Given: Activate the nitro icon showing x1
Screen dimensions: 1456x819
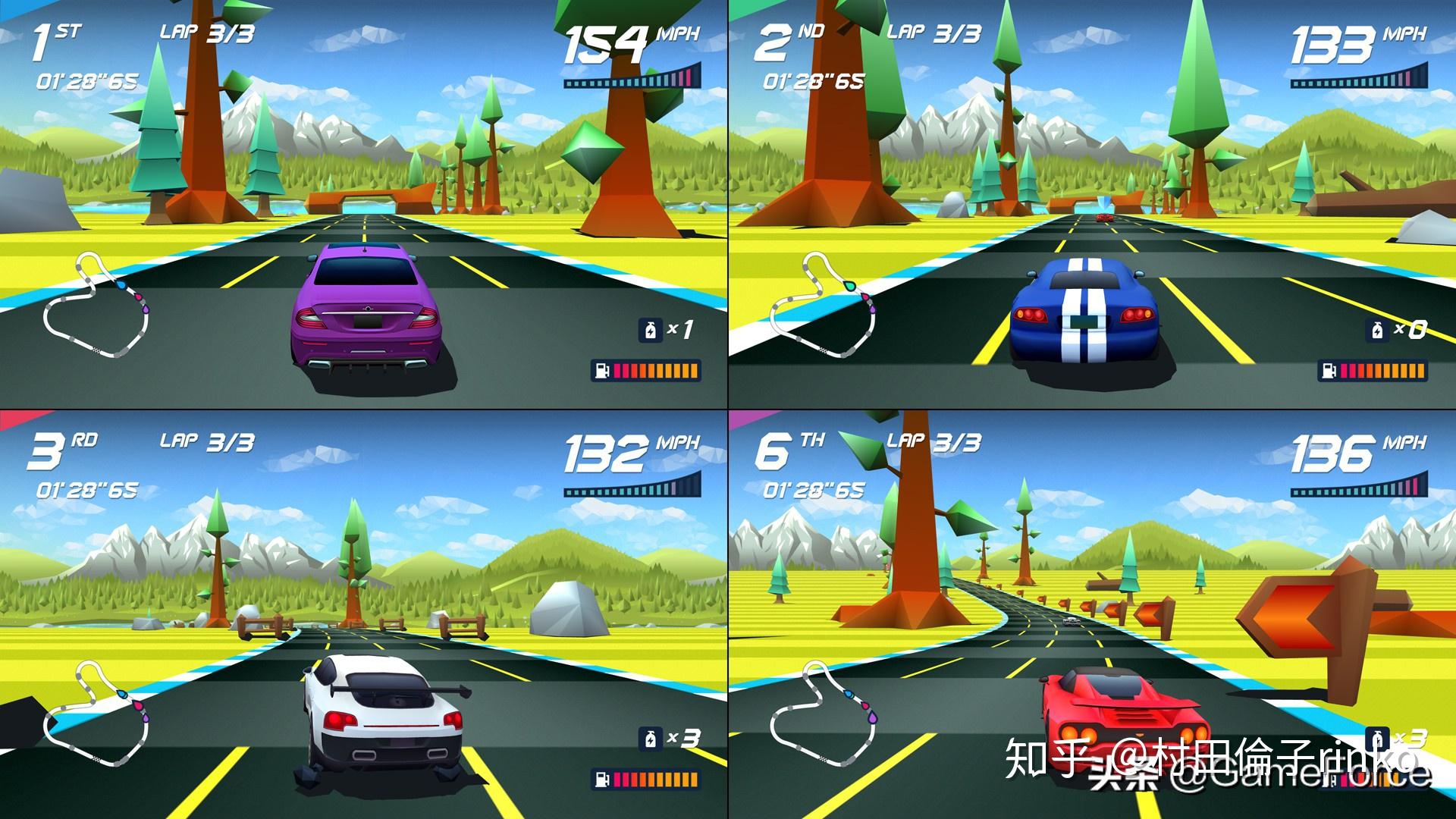Looking at the screenshot, I should (651, 331).
